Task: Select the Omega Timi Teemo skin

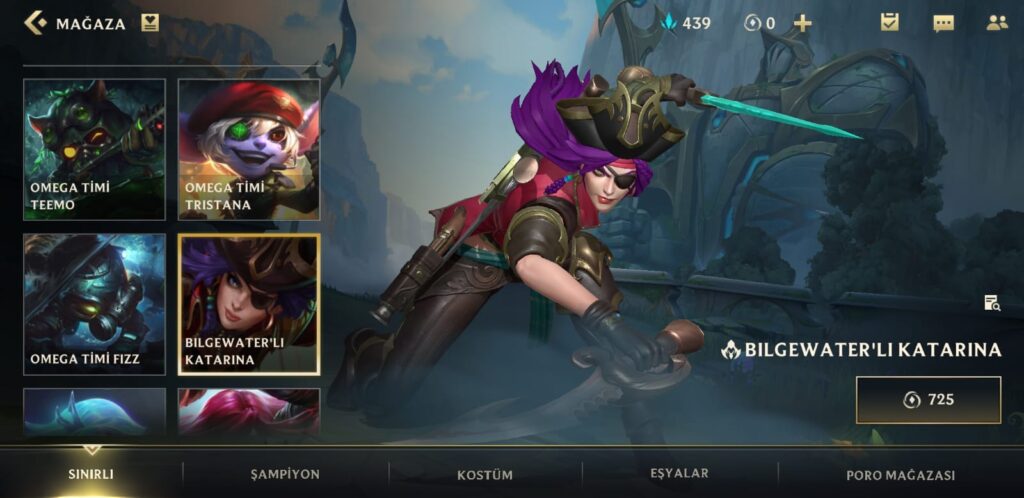Action: coord(94,150)
